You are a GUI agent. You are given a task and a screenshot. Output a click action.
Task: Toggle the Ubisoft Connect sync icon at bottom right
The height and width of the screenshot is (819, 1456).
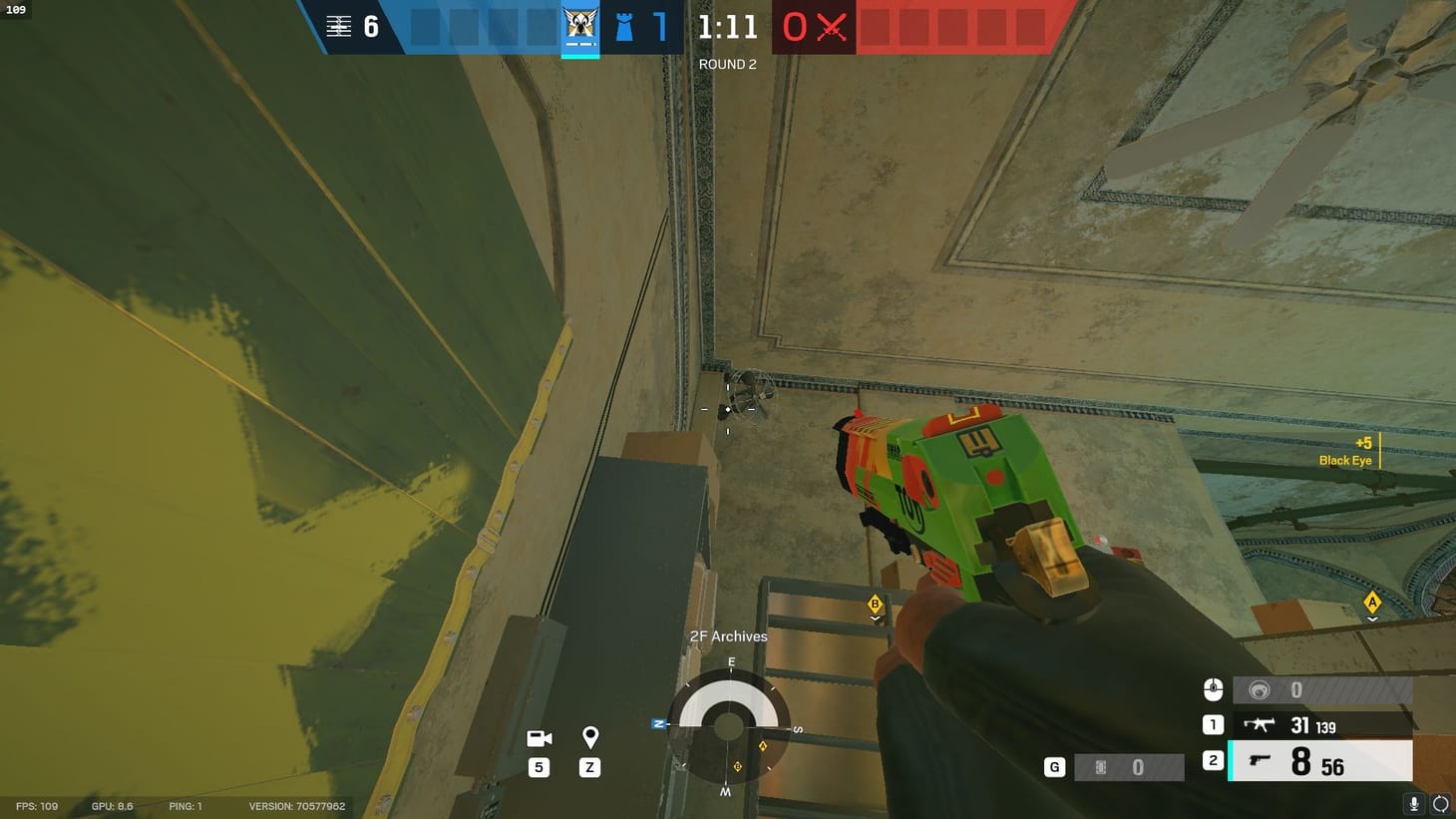pos(1440,803)
